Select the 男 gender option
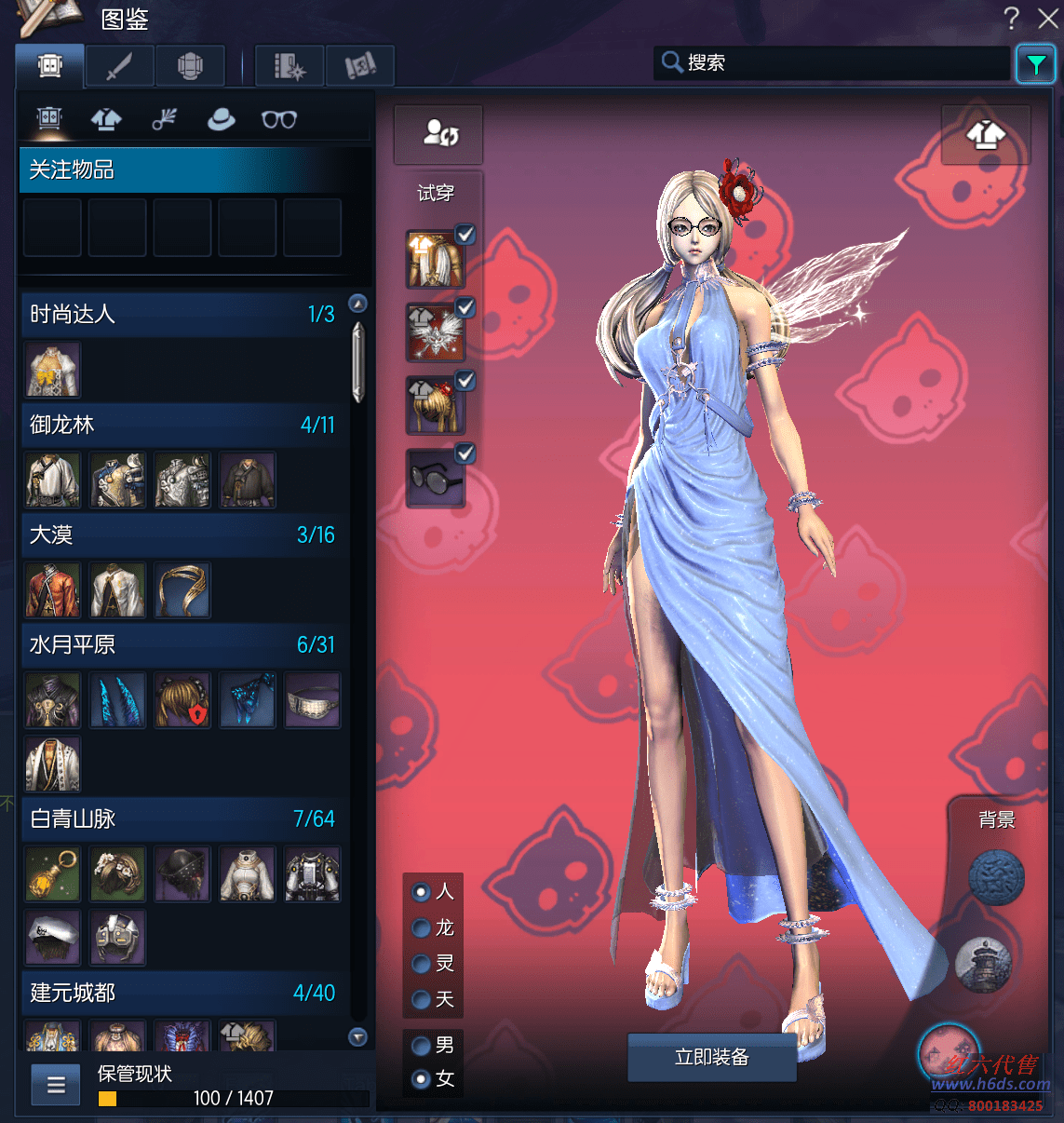Viewport: 1064px width, 1123px height. pyautogui.click(x=422, y=1045)
